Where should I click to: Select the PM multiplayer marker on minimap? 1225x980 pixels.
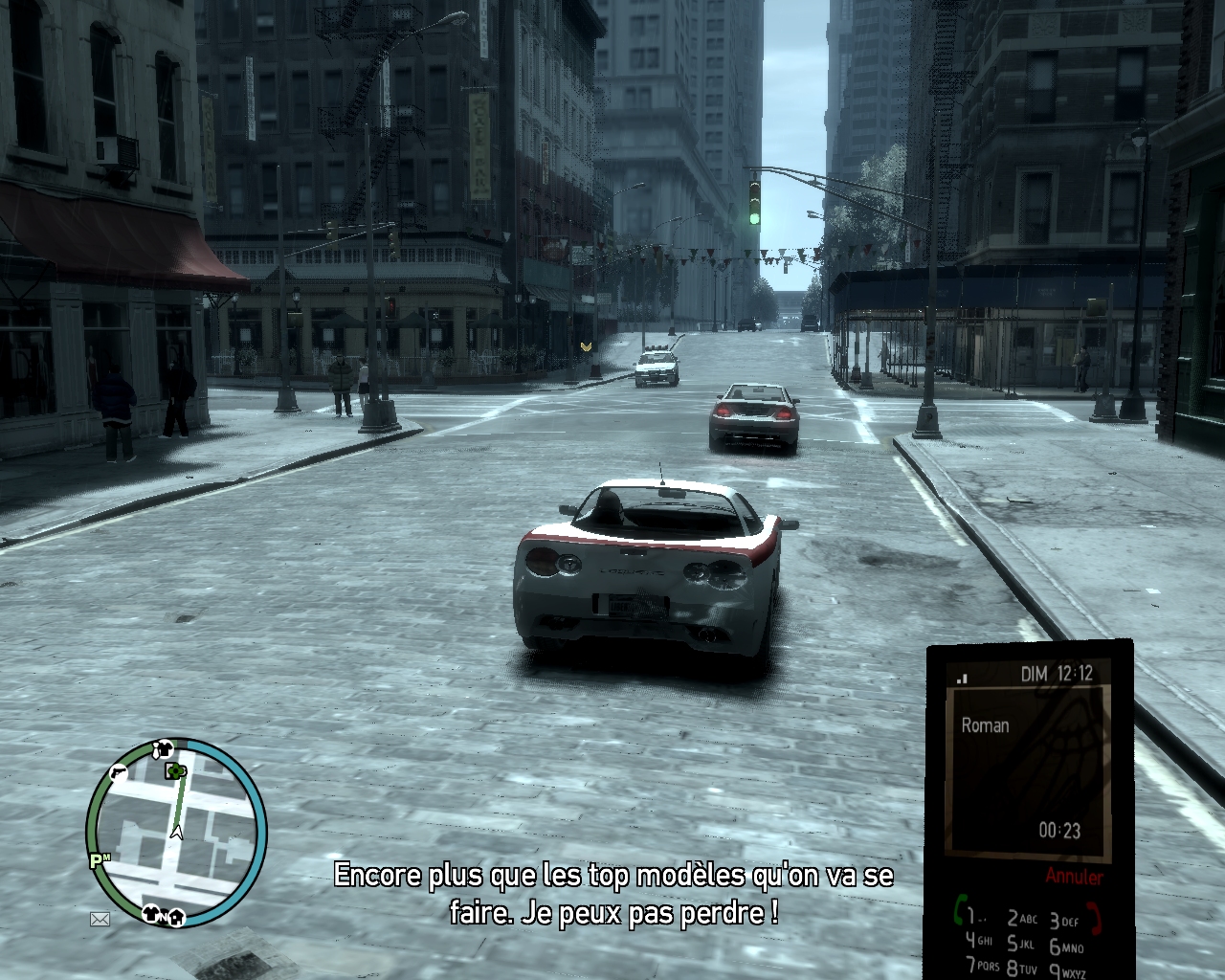100,861
